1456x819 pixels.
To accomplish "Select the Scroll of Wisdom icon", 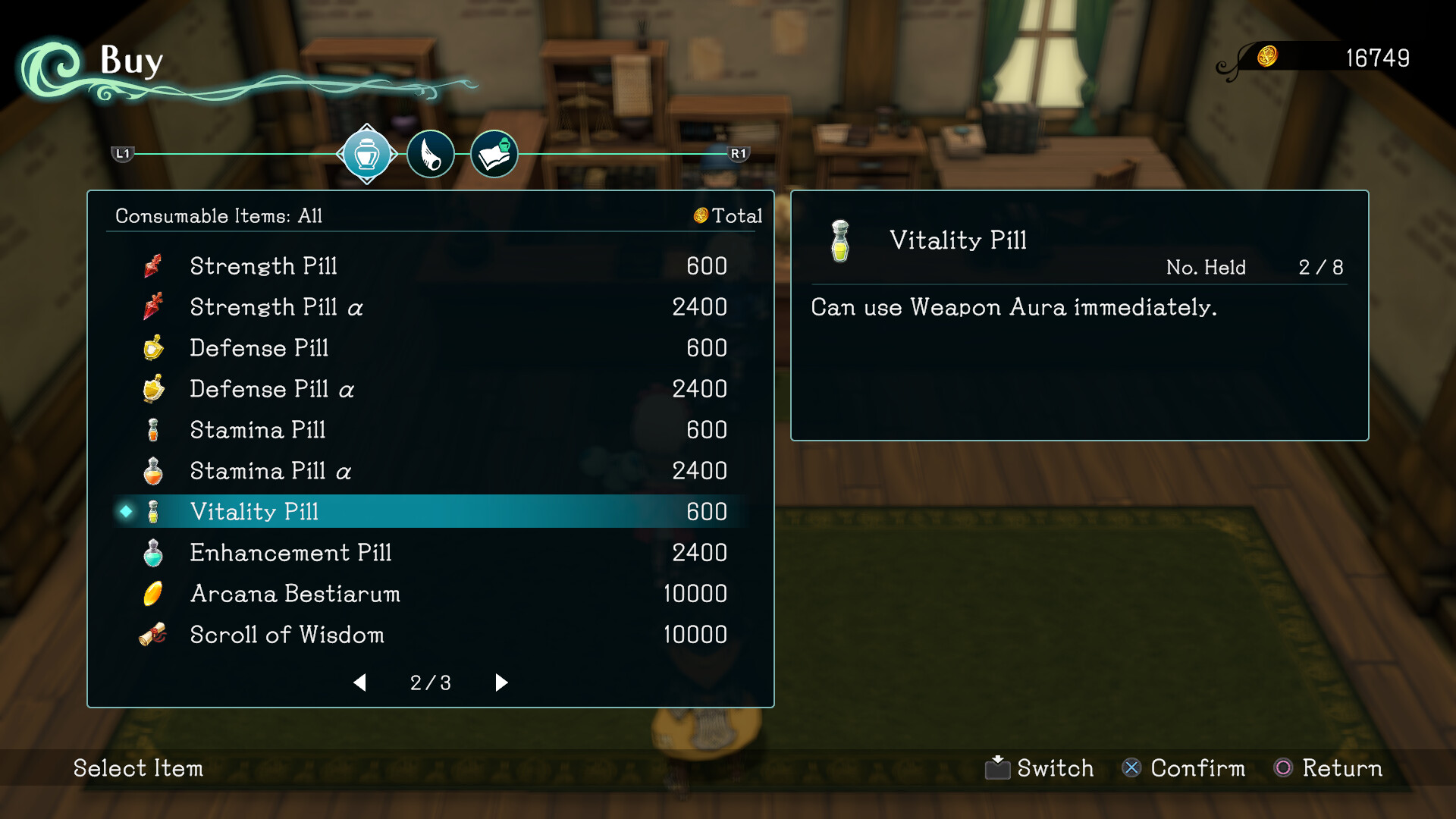I will 152,635.
